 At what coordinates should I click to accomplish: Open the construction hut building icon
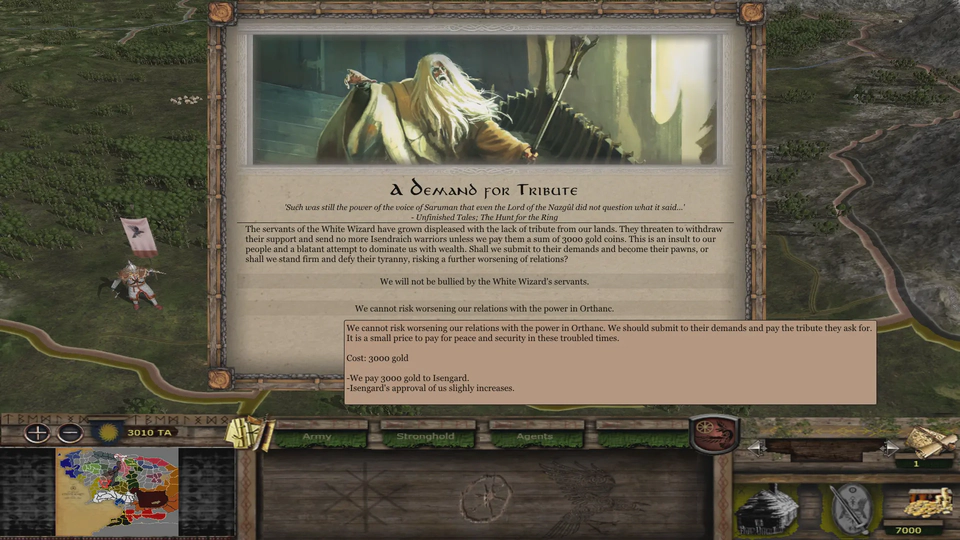(768, 508)
